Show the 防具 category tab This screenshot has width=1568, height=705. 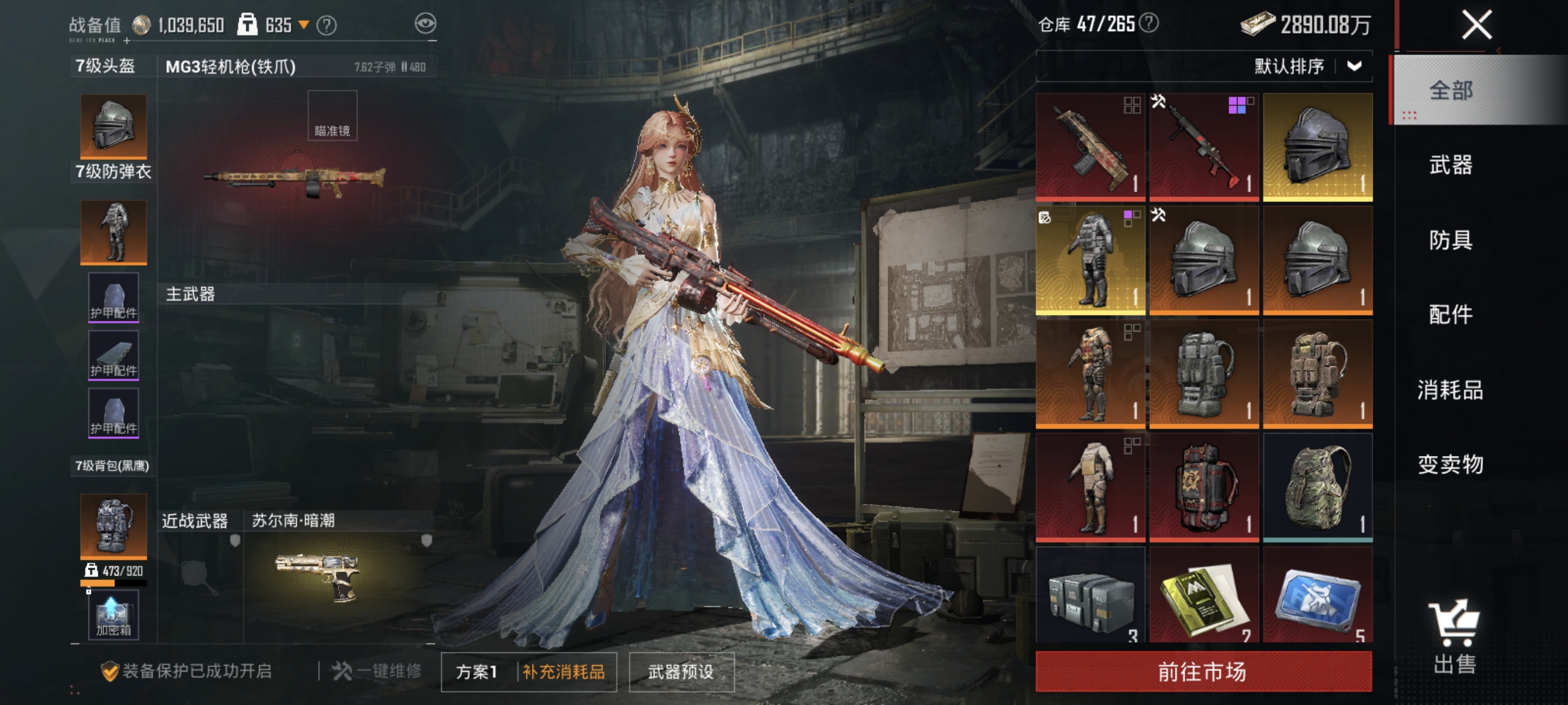click(x=1451, y=240)
